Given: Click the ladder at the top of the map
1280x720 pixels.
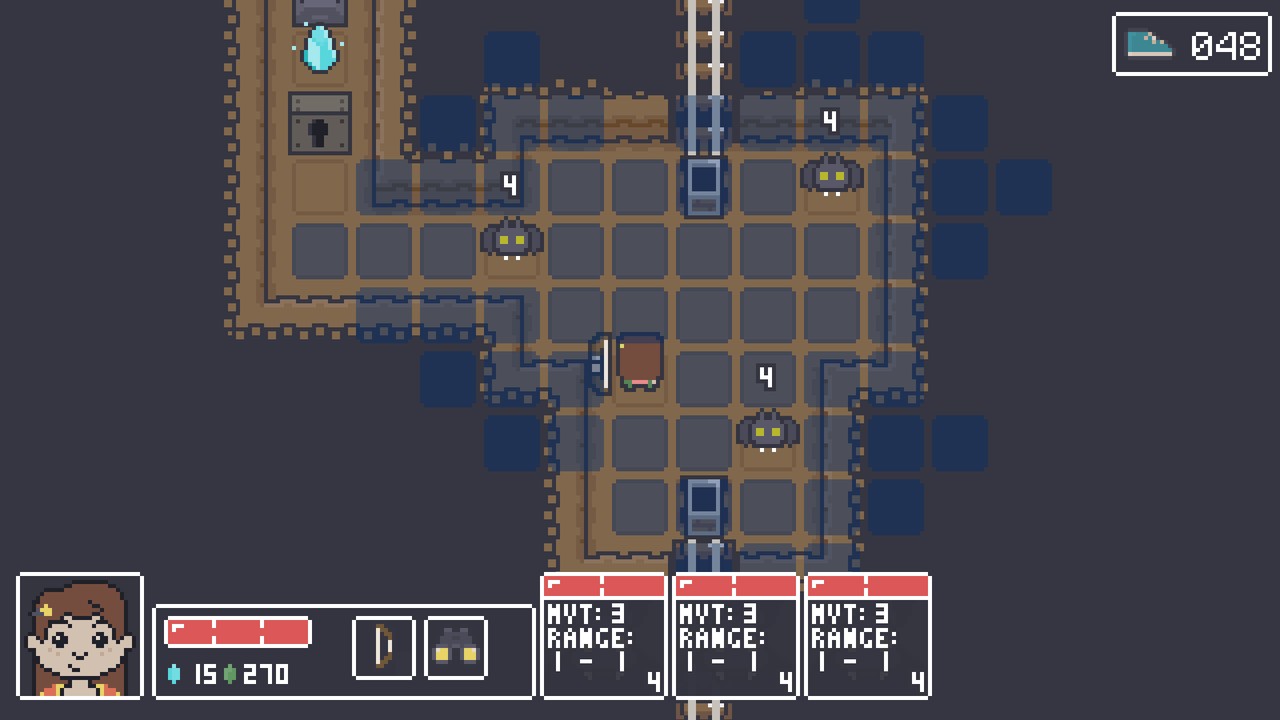Looking at the screenshot, I should pyautogui.click(x=704, y=40).
